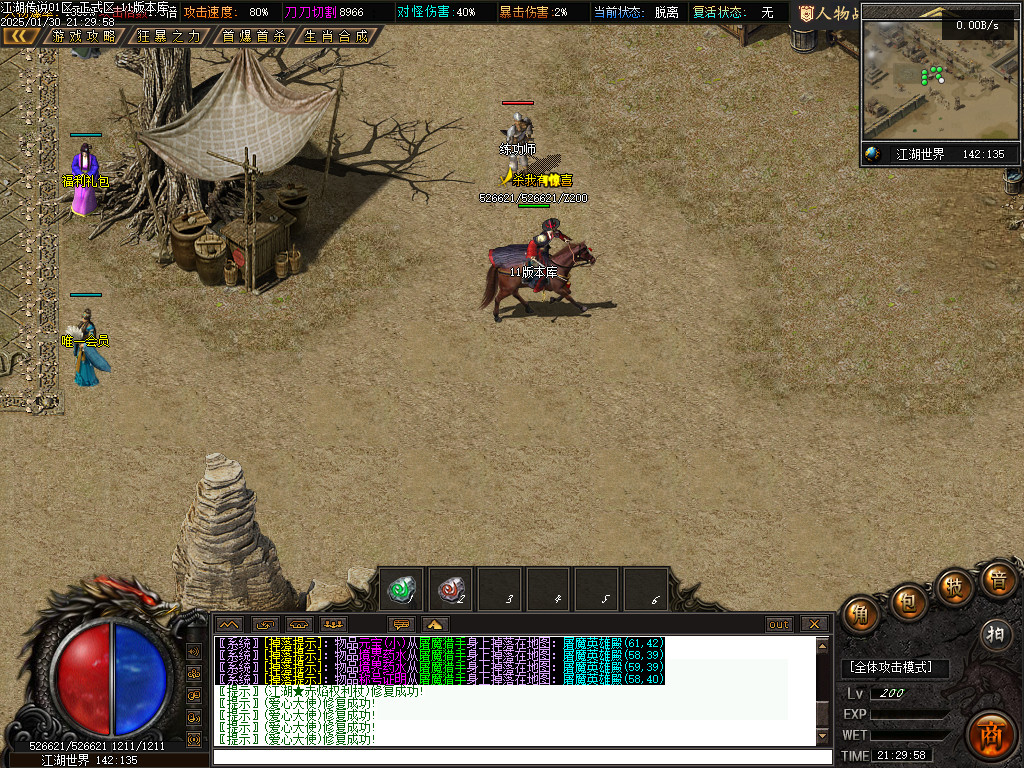Open the 狂暴之力 berserk power panel
Screen dimensions: 1024x768
point(168,36)
